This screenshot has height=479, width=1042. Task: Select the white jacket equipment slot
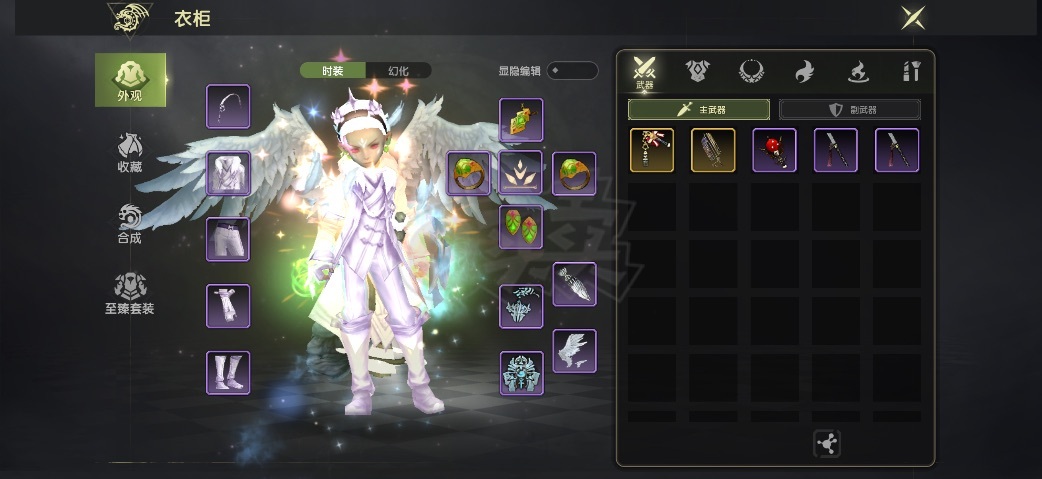tap(228, 173)
